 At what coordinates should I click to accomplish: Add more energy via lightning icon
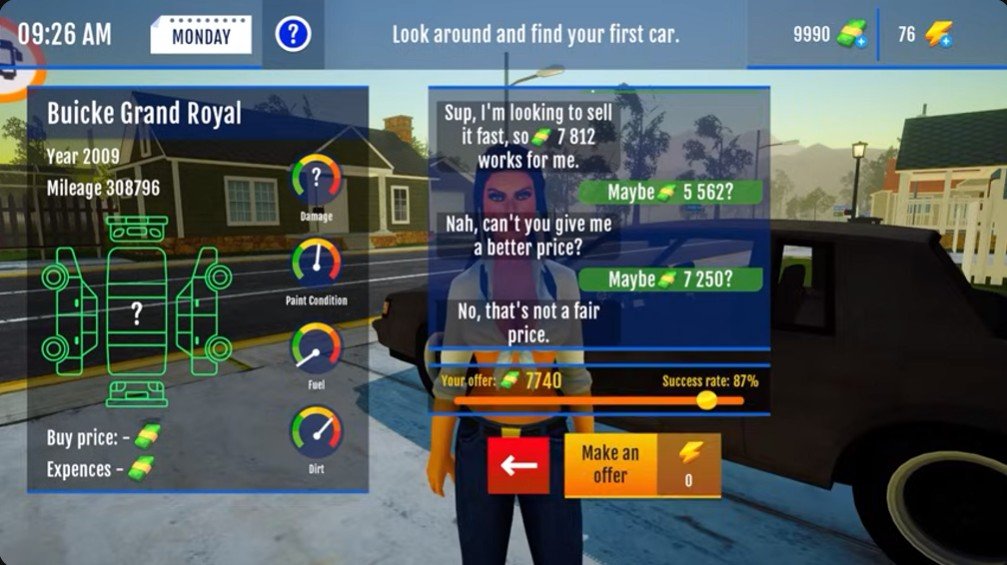[937, 35]
